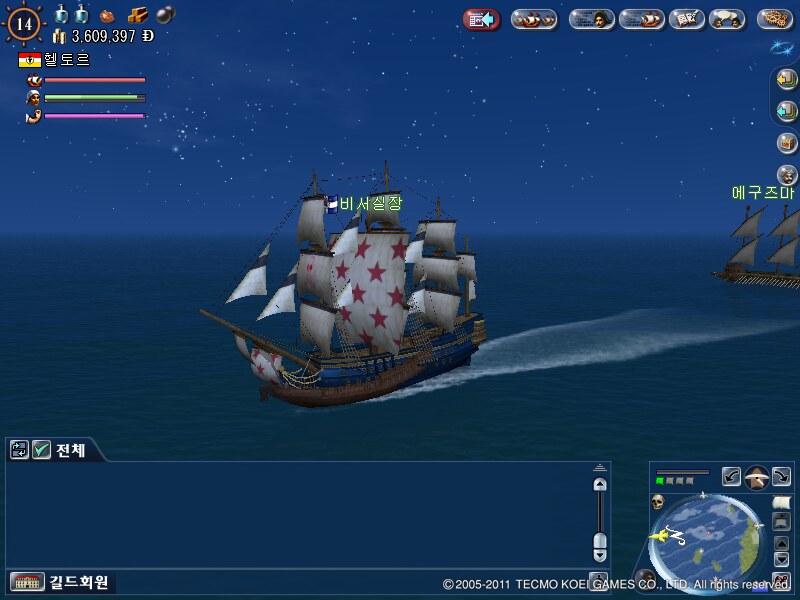Open the treasure chest side button
This screenshot has height=600, width=800.
(x=786, y=143)
